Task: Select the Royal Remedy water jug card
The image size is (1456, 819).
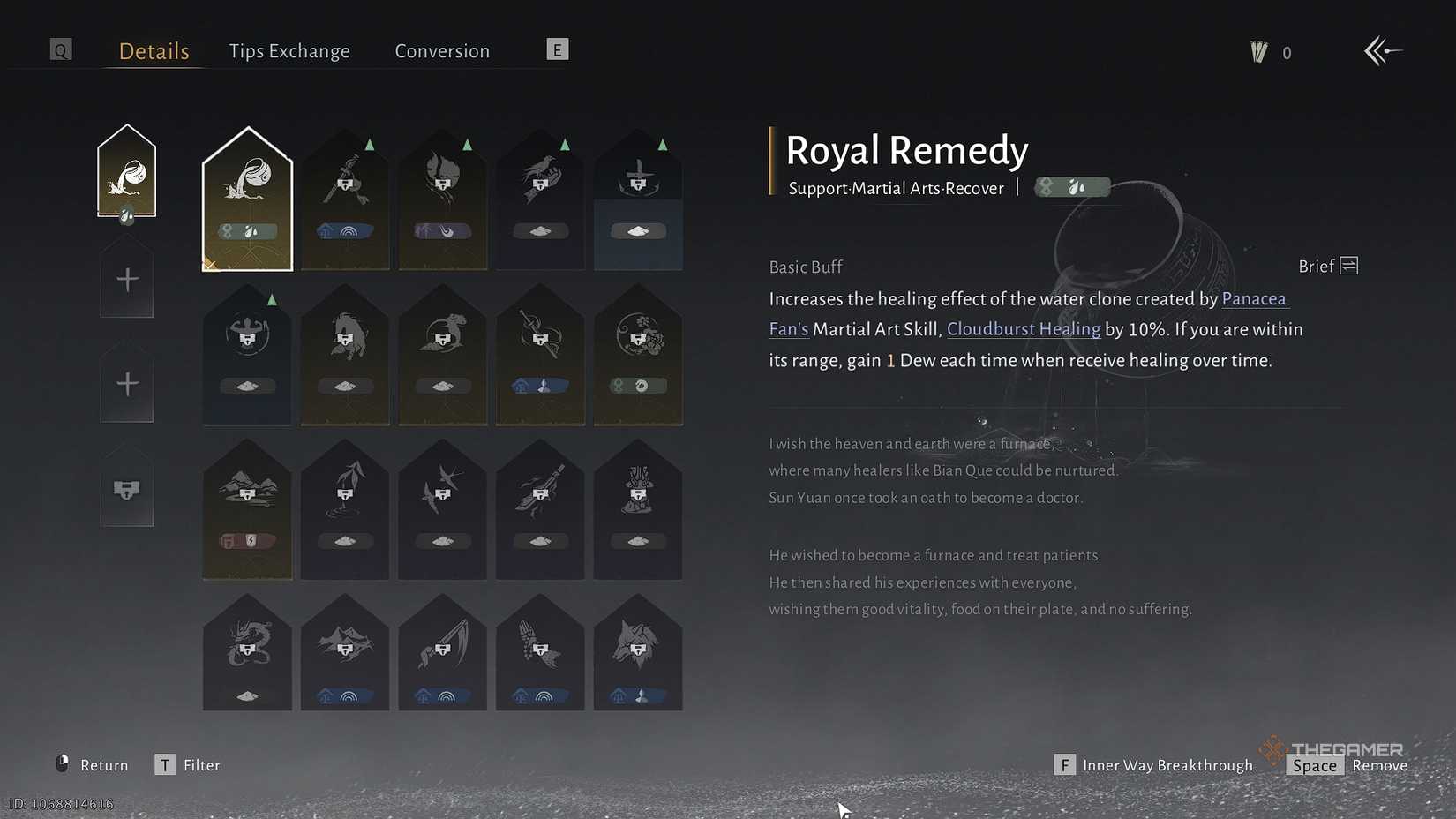Action: pyautogui.click(x=247, y=199)
